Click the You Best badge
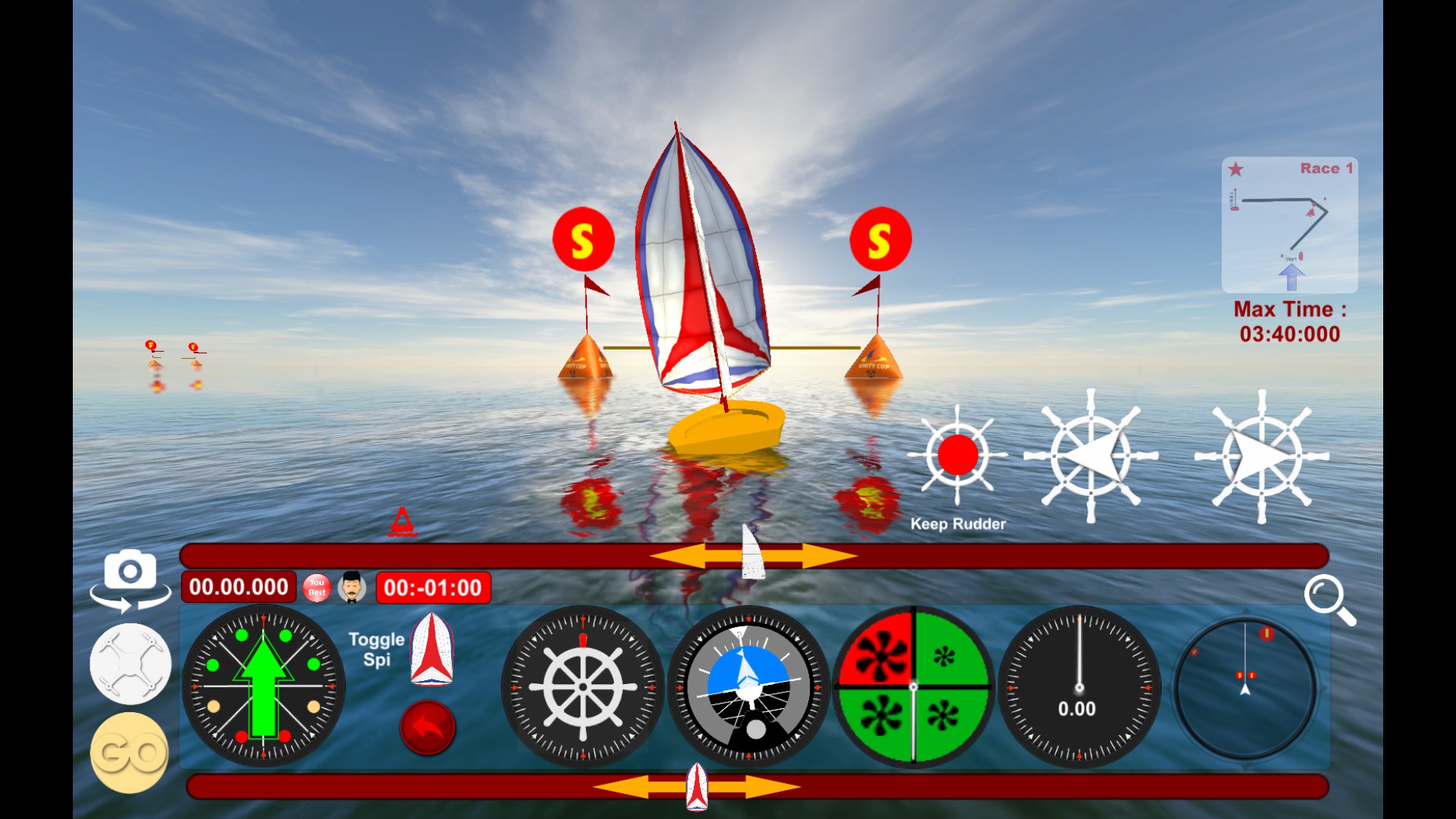The width and height of the screenshot is (1456, 819). [316, 587]
